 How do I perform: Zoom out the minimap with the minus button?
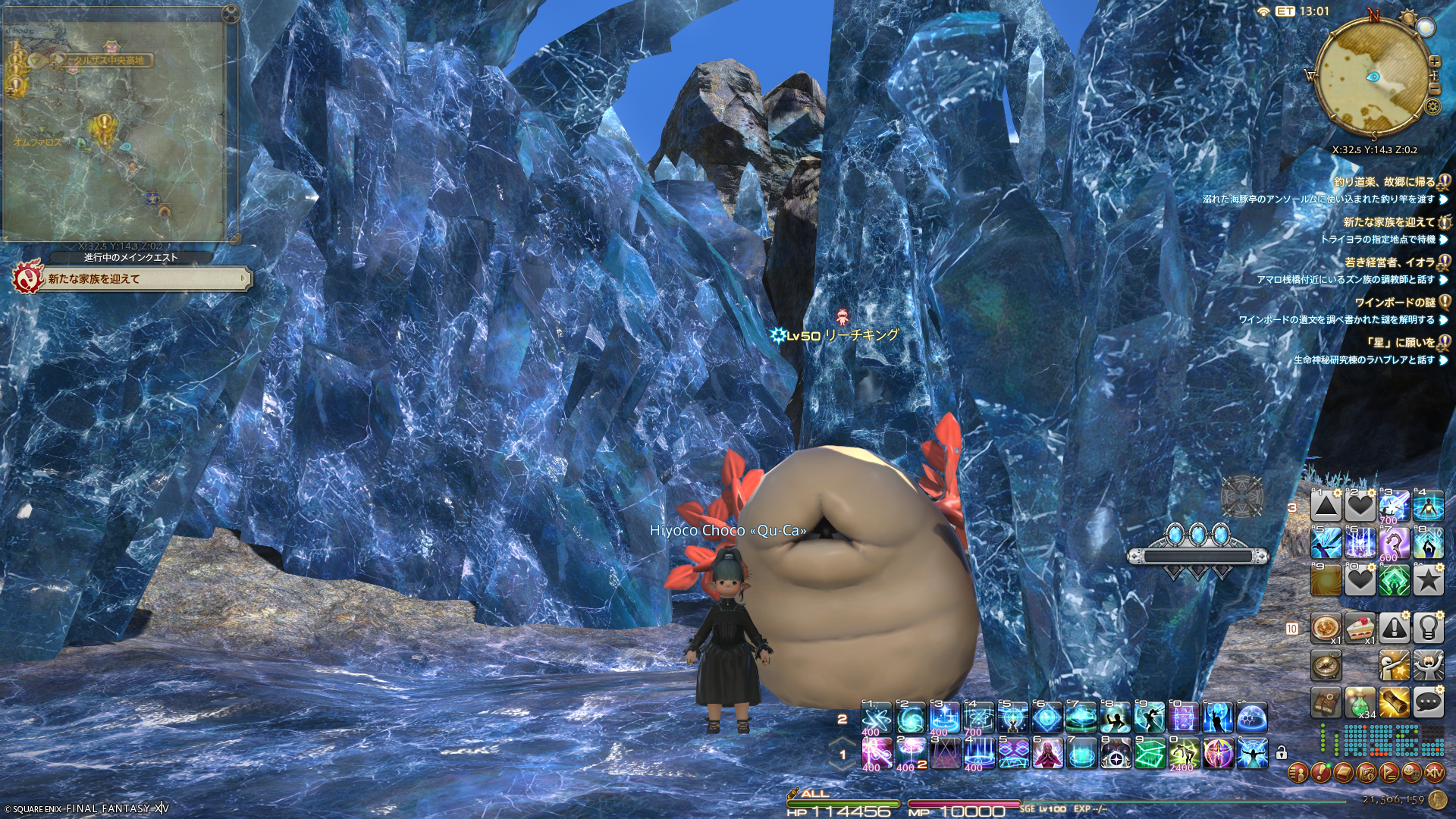pyautogui.click(x=1434, y=89)
